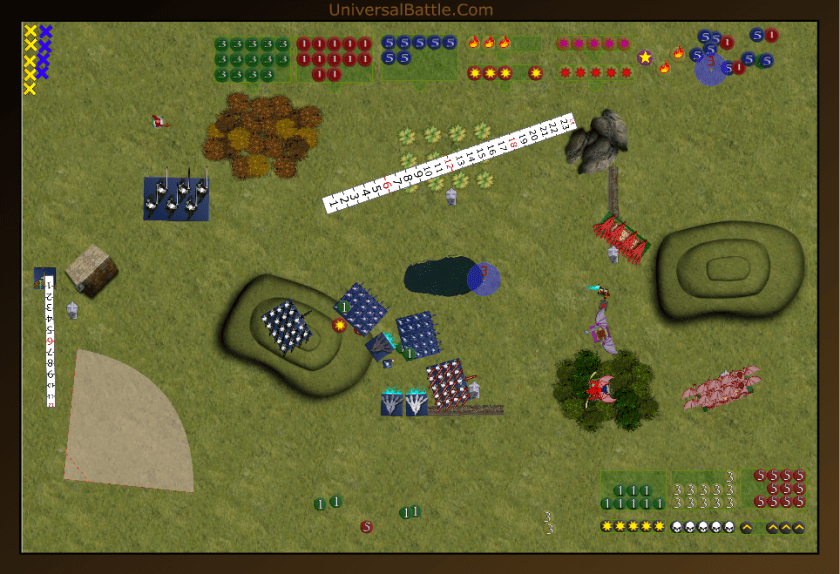The height and width of the screenshot is (574, 840).
Task: Click the yellow X marker column
Action: coord(30,60)
